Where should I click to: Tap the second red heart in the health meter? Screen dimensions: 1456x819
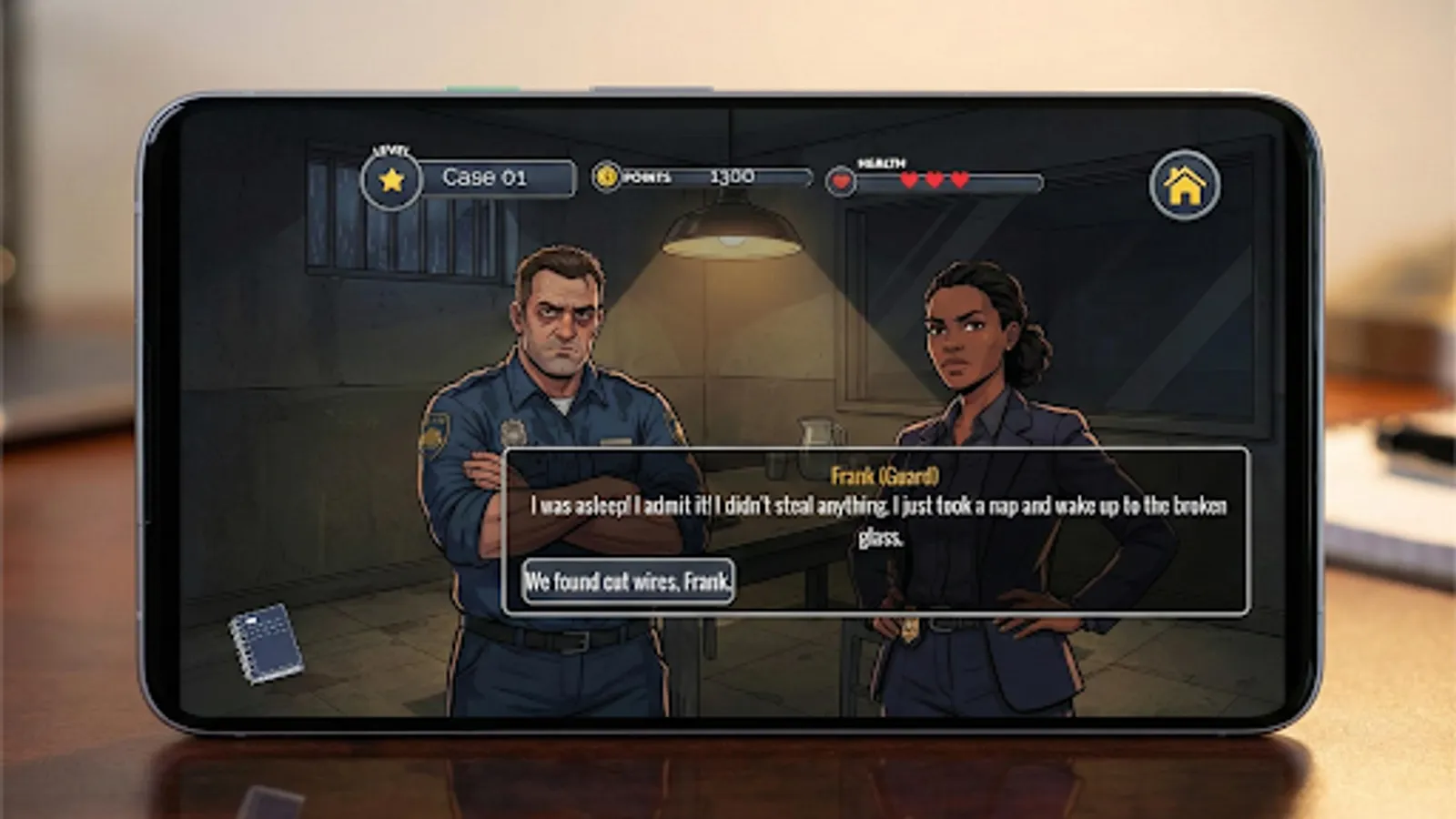[934, 179]
